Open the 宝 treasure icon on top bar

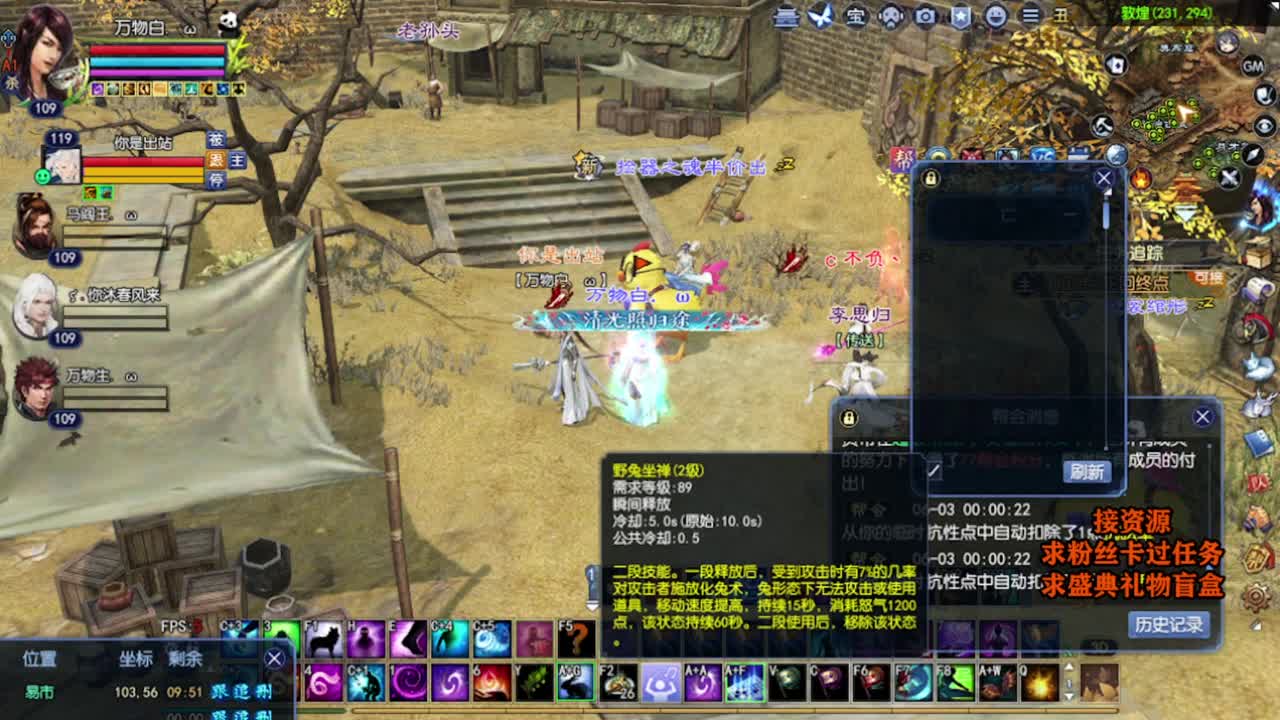[855, 17]
